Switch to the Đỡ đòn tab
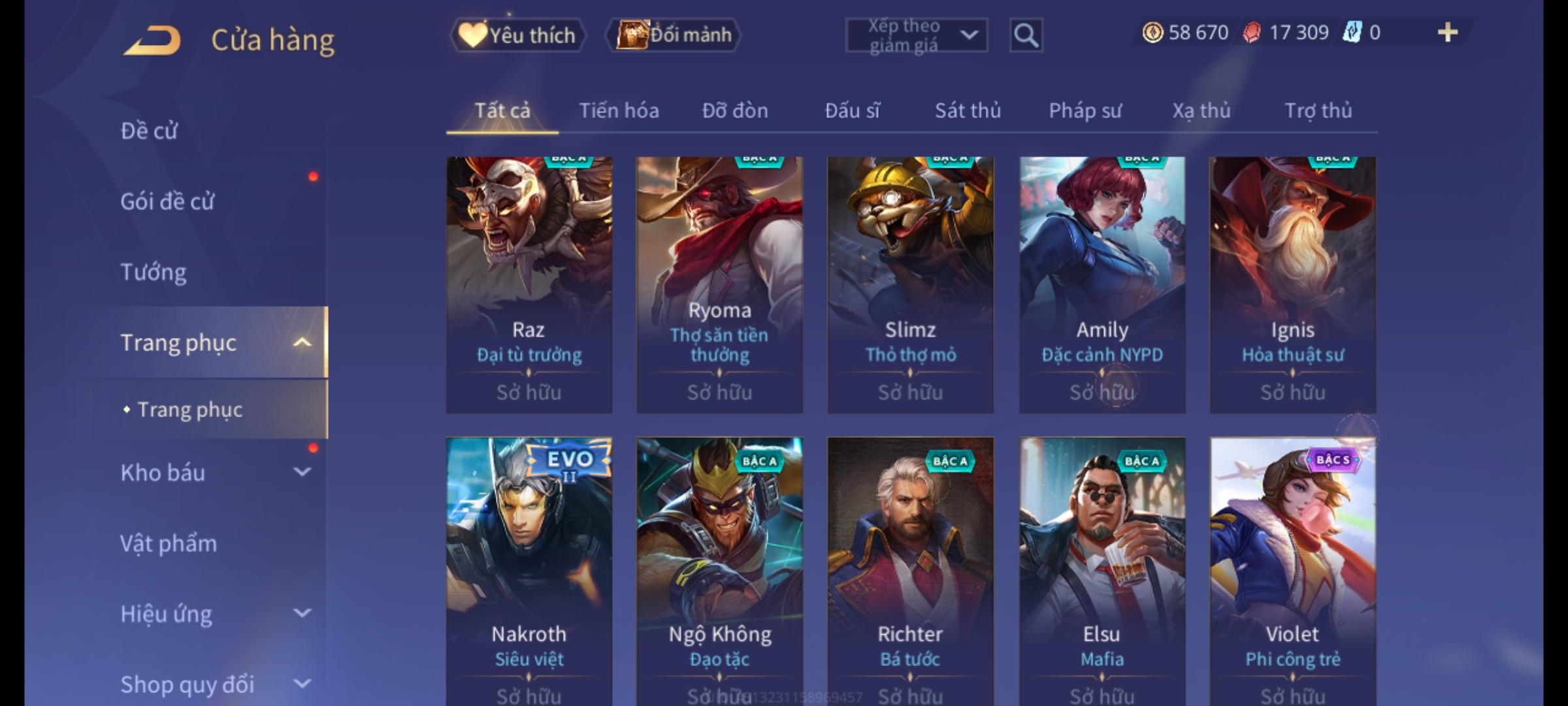Viewport: 1568px width, 706px height. [735, 110]
